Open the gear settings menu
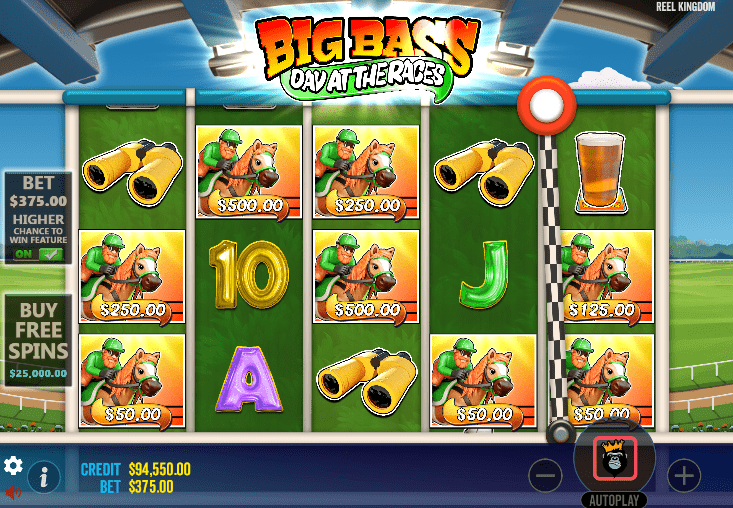The width and height of the screenshot is (733, 508). tap(13, 466)
